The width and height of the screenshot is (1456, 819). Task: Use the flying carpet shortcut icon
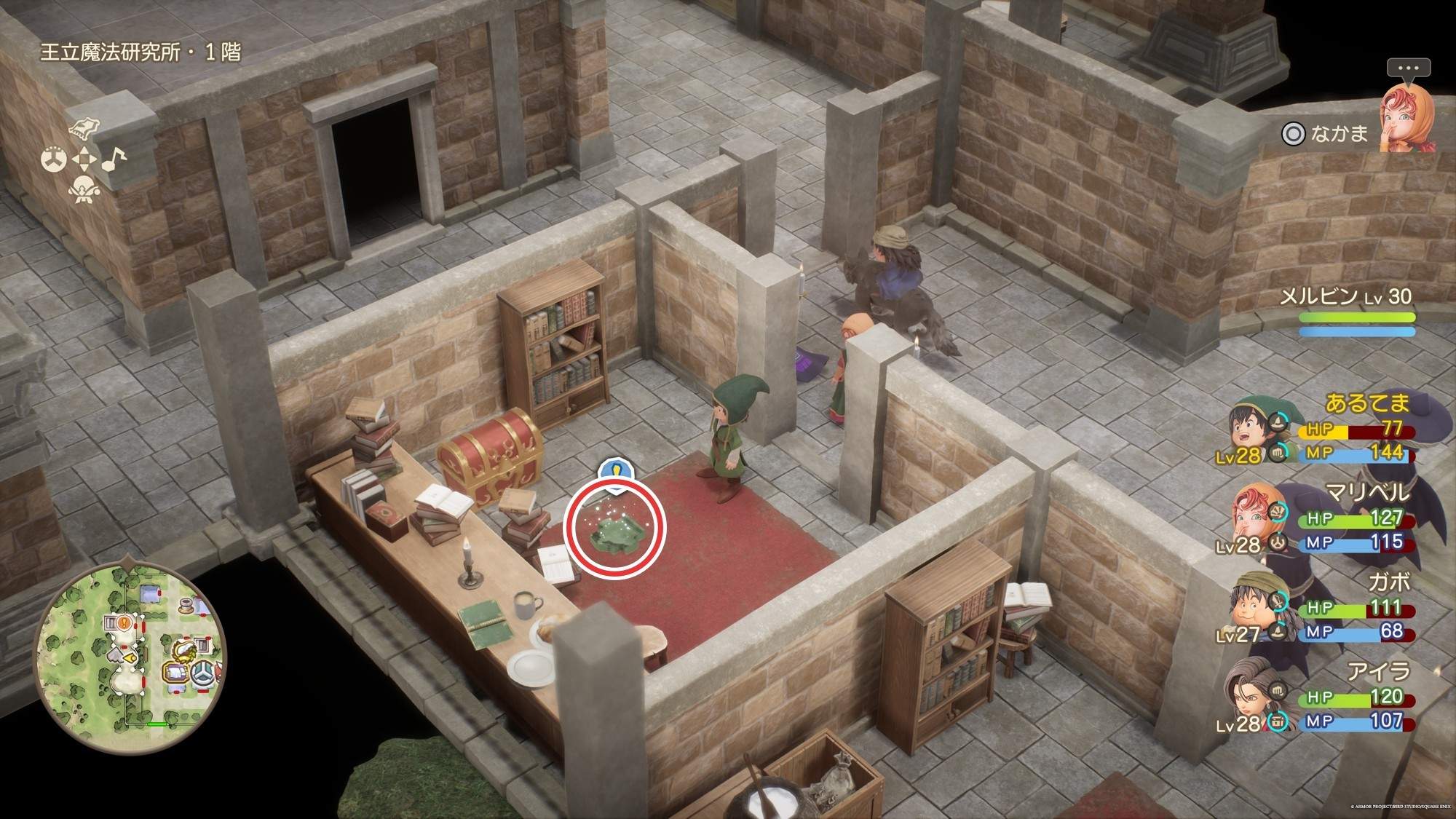[x=84, y=130]
